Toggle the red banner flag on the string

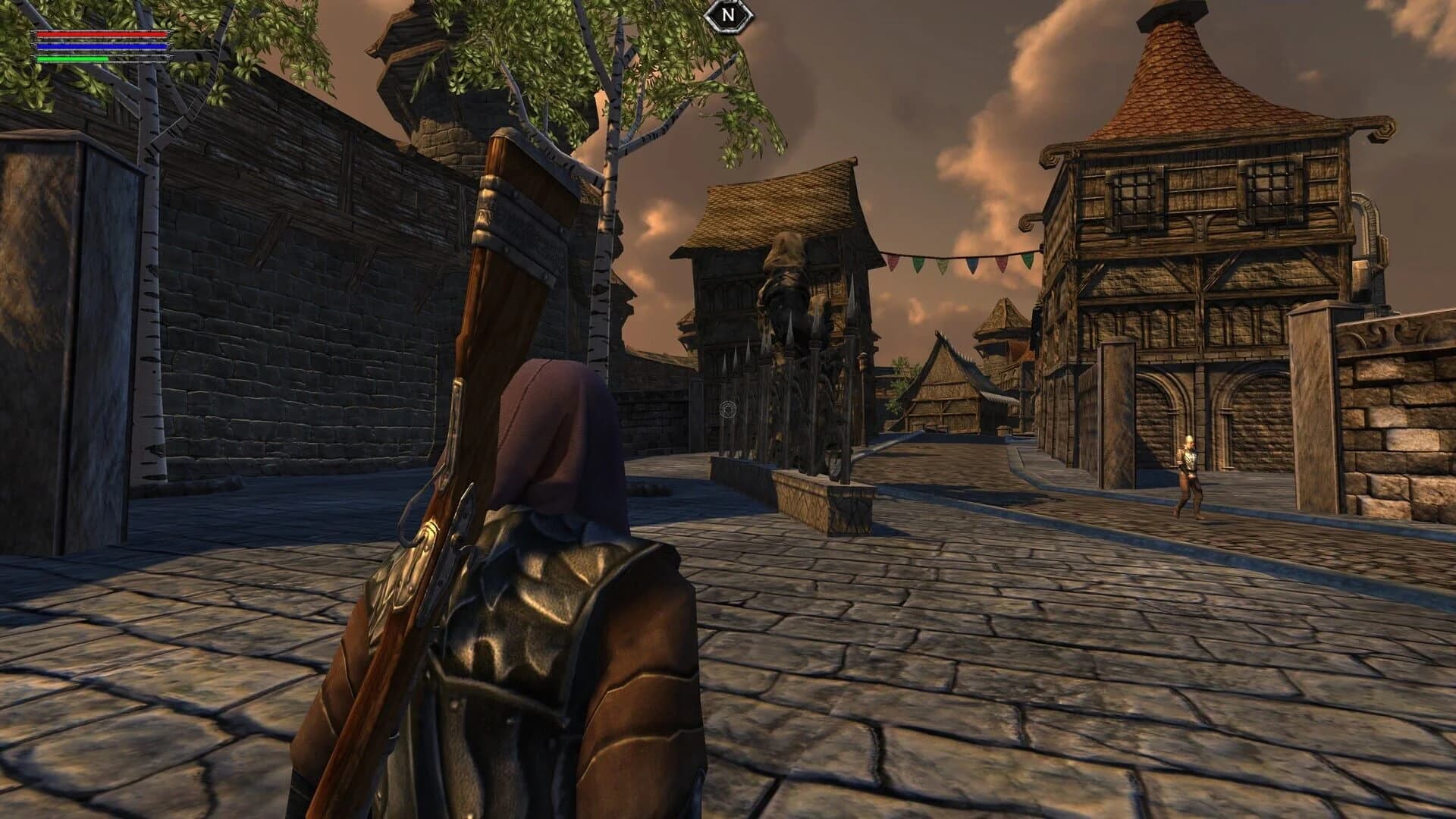[x=892, y=263]
